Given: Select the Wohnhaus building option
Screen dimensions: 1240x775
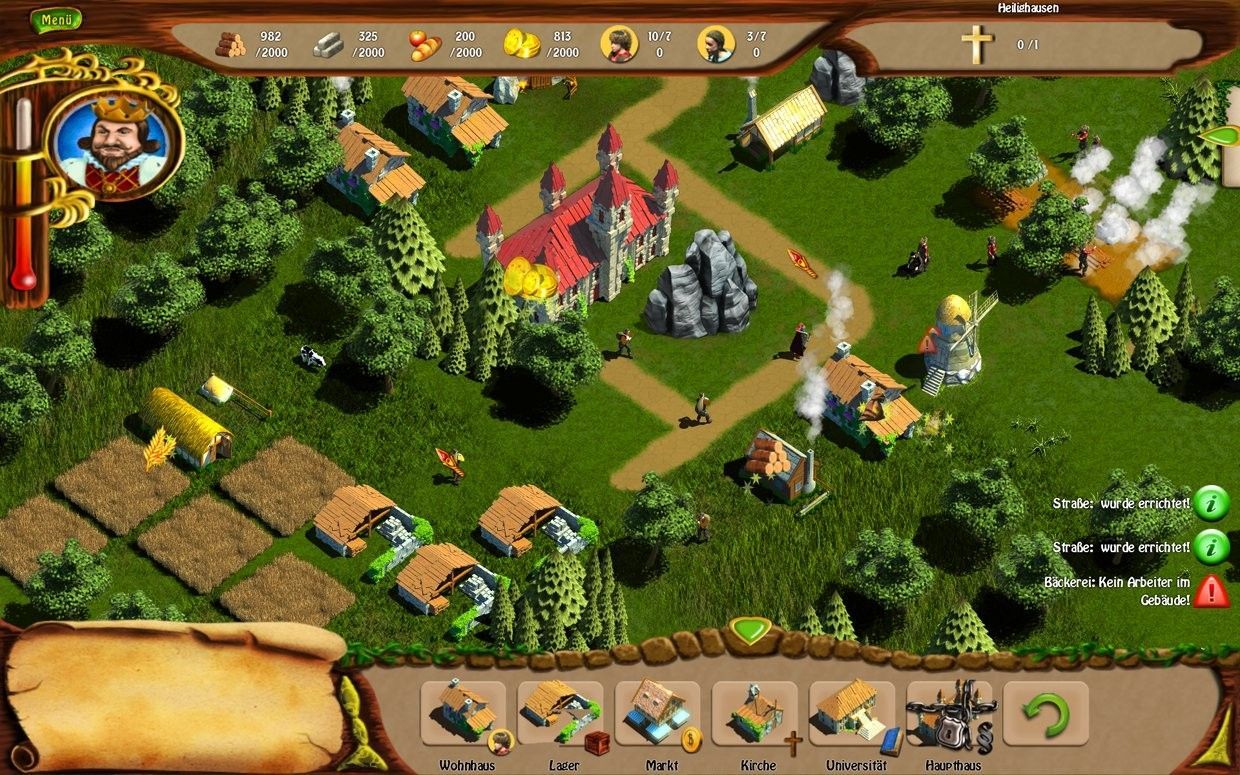Looking at the screenshot, I should coord(463,713).
